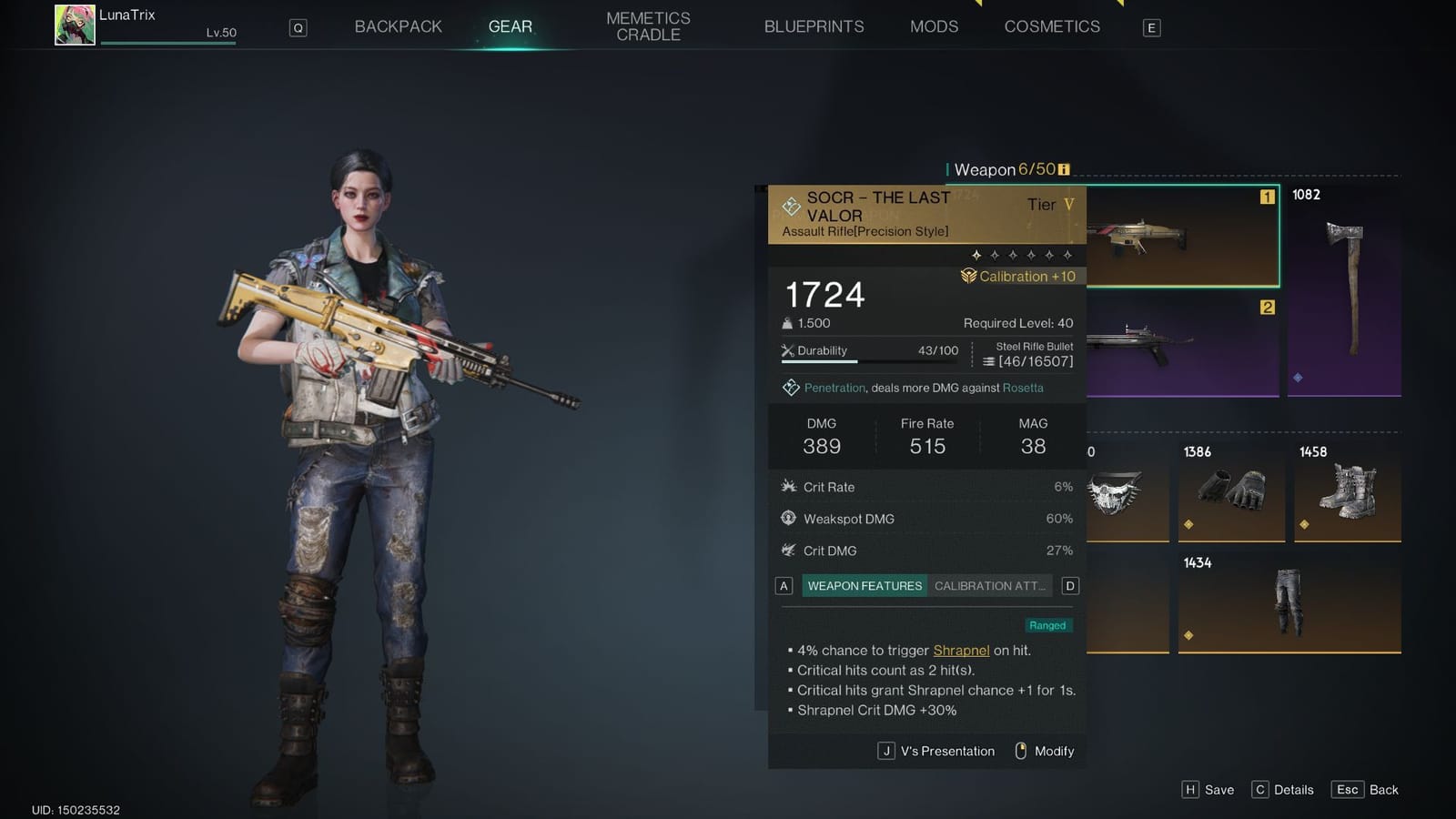Click the Durability wrench icon
Image resolution: width=1456 pixels, height=819 pixels.
787,350
